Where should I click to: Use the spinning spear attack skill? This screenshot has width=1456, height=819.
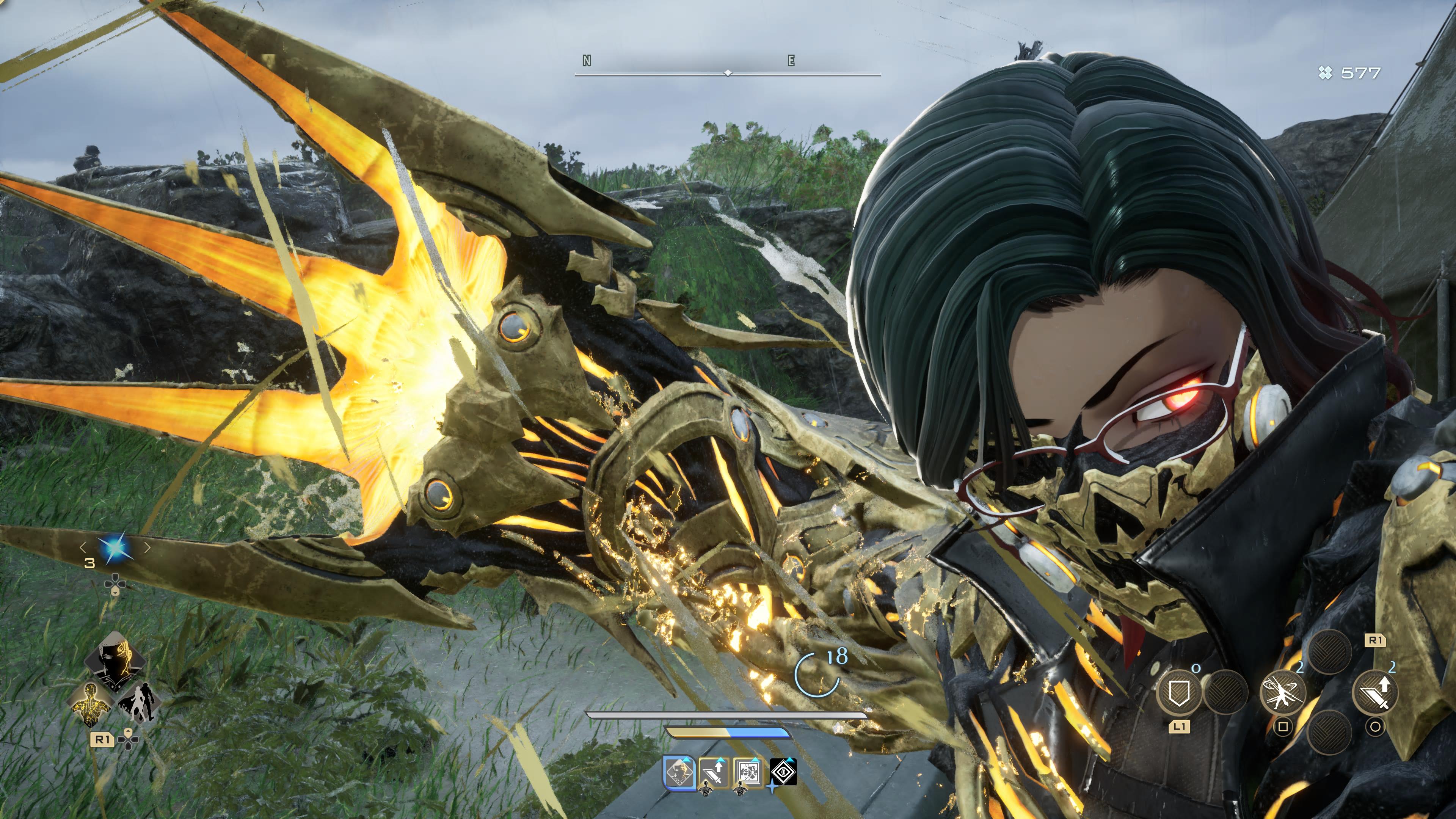(x=1283, y=692)
